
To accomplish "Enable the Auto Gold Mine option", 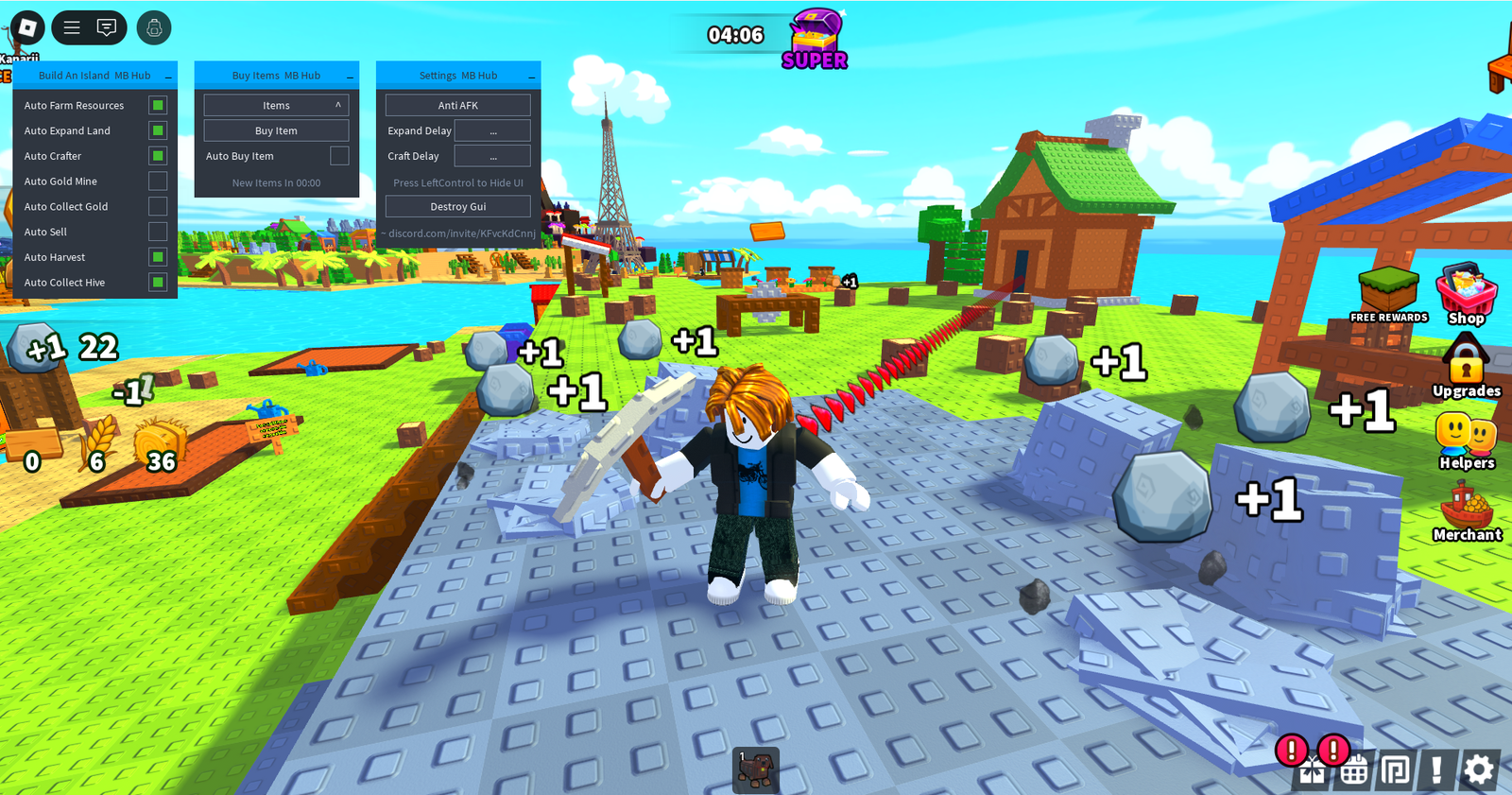I will click(158, 181).
